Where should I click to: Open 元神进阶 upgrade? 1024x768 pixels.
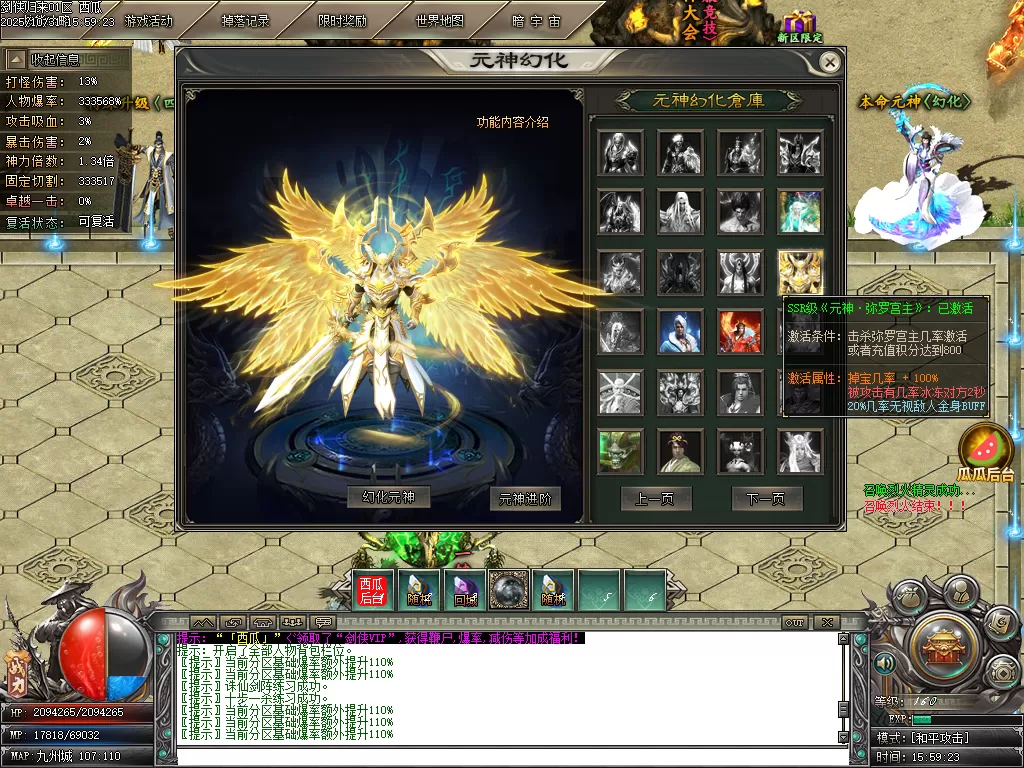pos(524,498)
